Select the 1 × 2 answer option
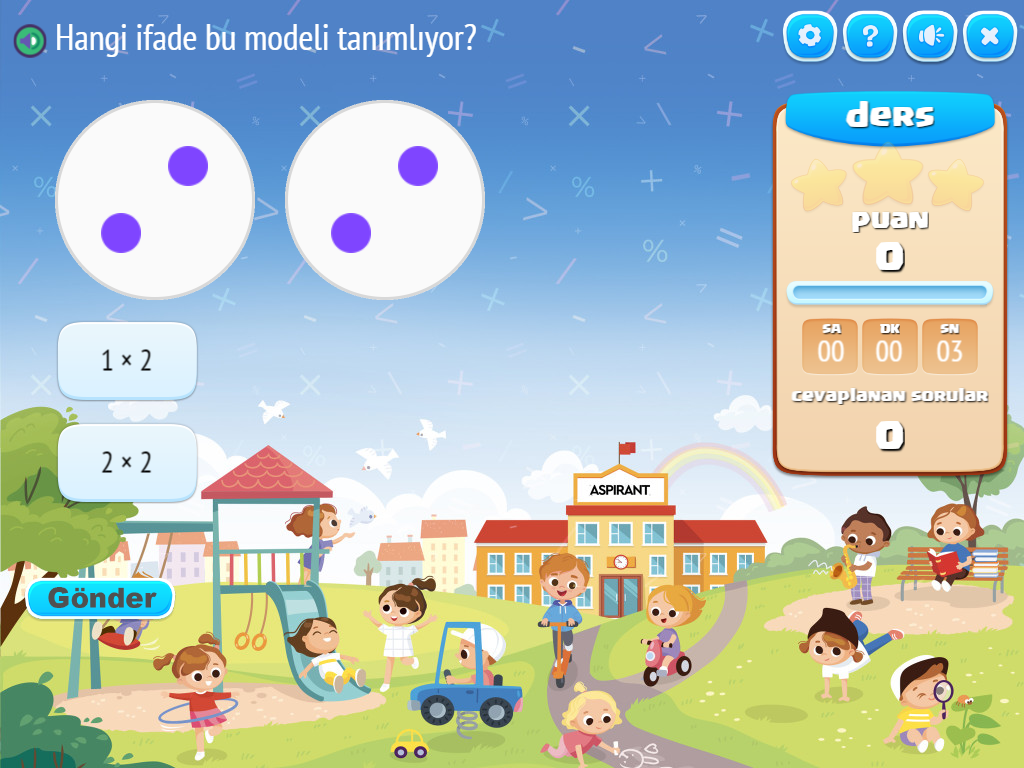 pos(127,361)
